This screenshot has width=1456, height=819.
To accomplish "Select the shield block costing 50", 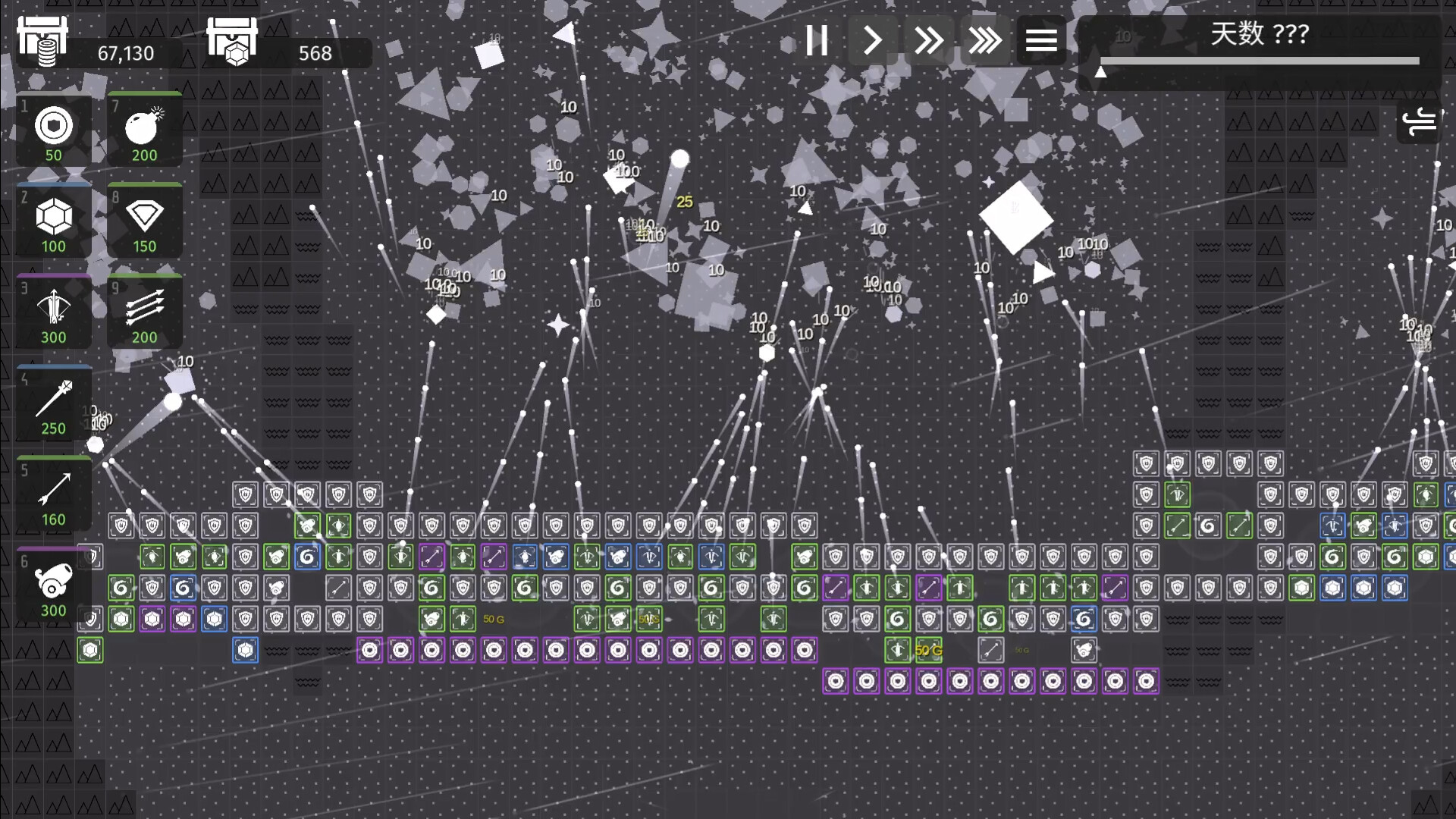I will (52, 130).
